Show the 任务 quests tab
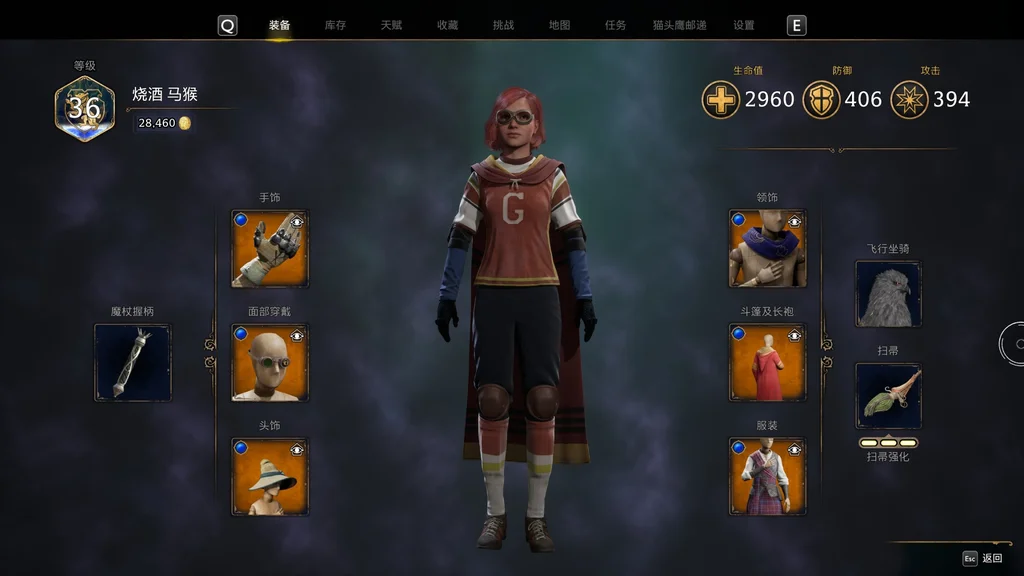1024x576 pixels. [x=615, y=25]
